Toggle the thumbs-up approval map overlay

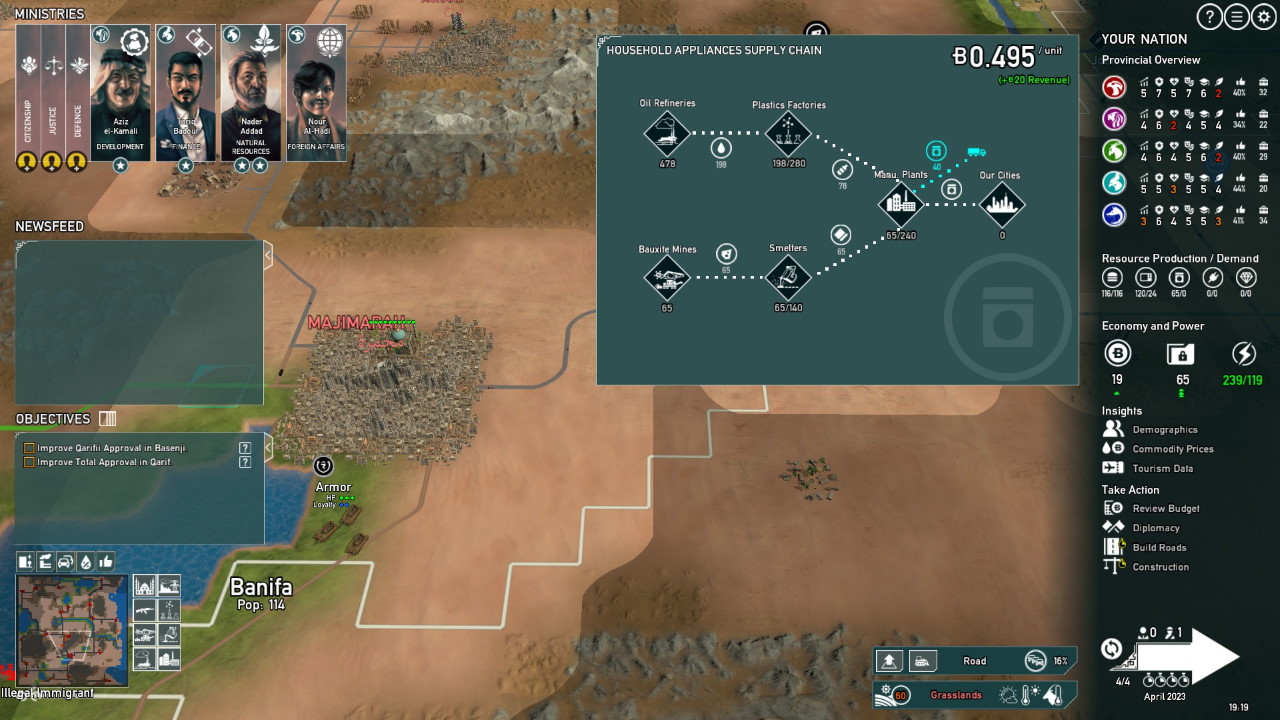coord(106,562)
